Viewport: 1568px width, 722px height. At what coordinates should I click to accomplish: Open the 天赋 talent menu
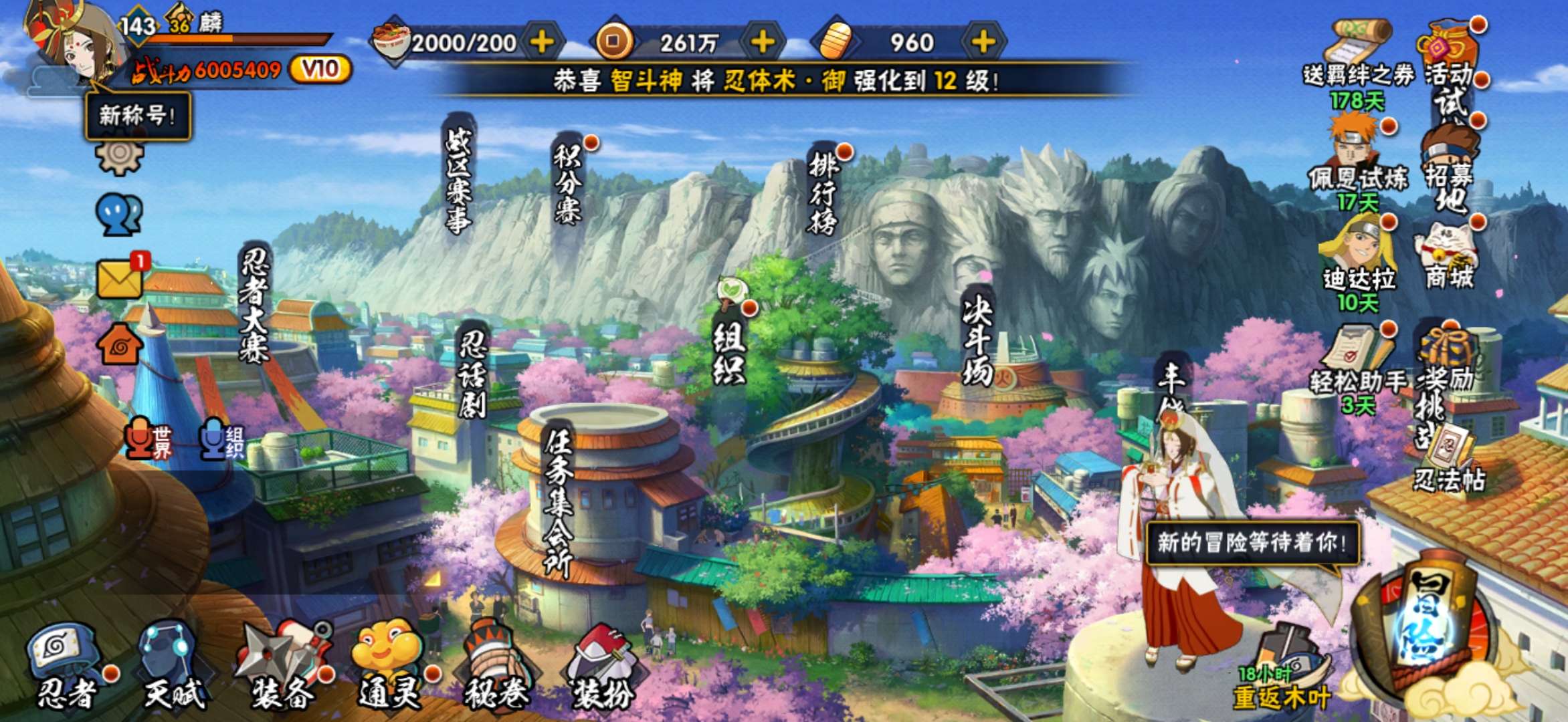171,665
